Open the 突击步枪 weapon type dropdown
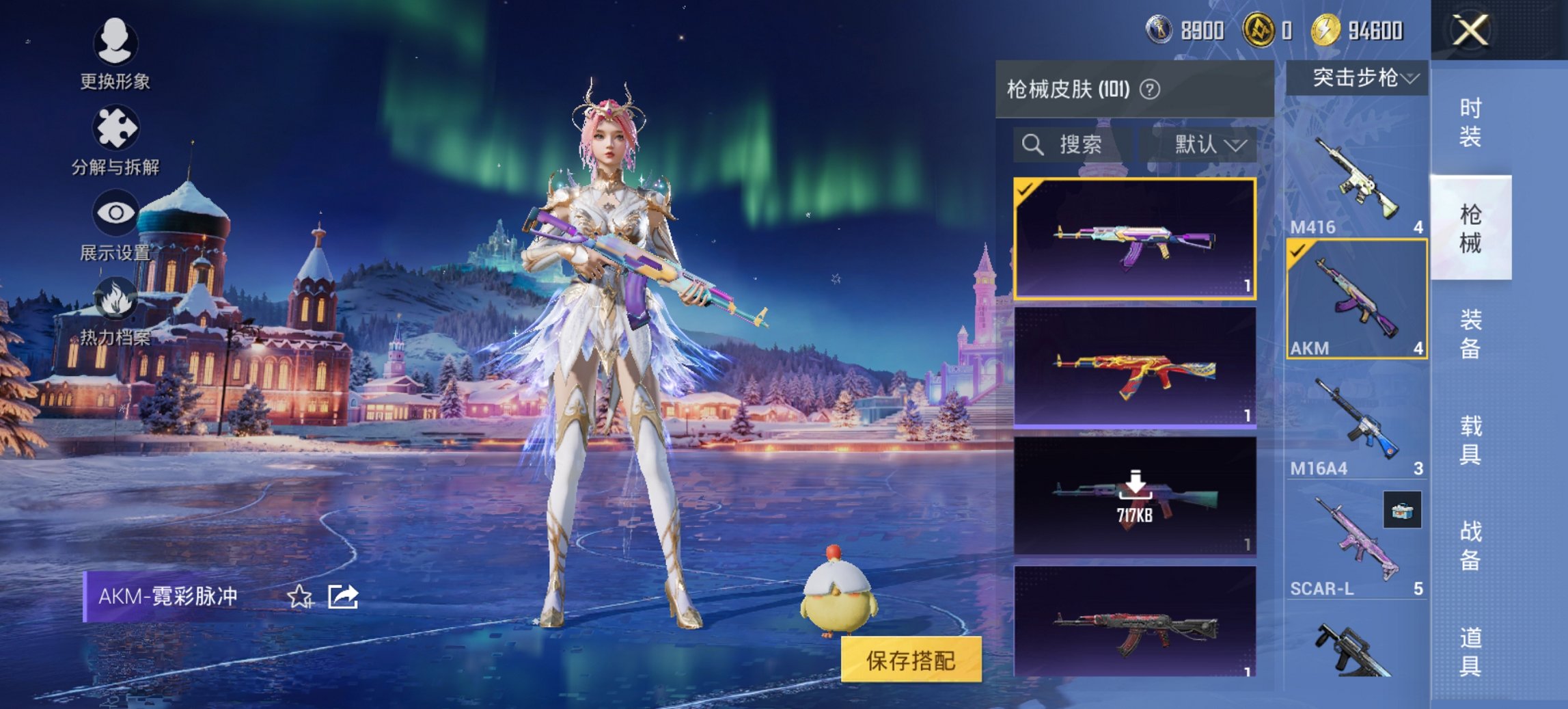Image resolution: width=1568 pixels, height=709 pixels. 1357,79
